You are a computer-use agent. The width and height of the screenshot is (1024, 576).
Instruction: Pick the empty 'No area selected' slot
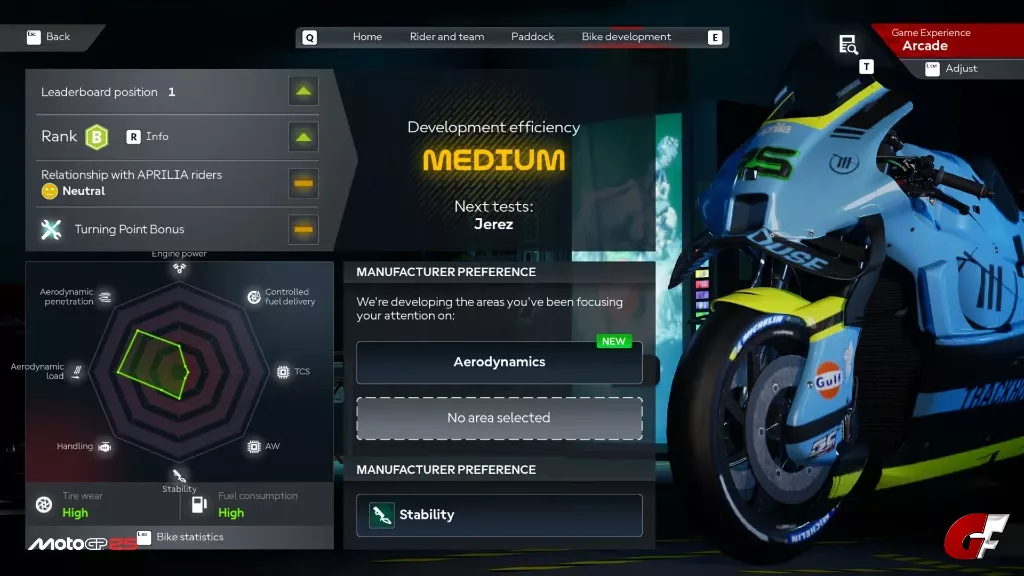tap(499, 418)
